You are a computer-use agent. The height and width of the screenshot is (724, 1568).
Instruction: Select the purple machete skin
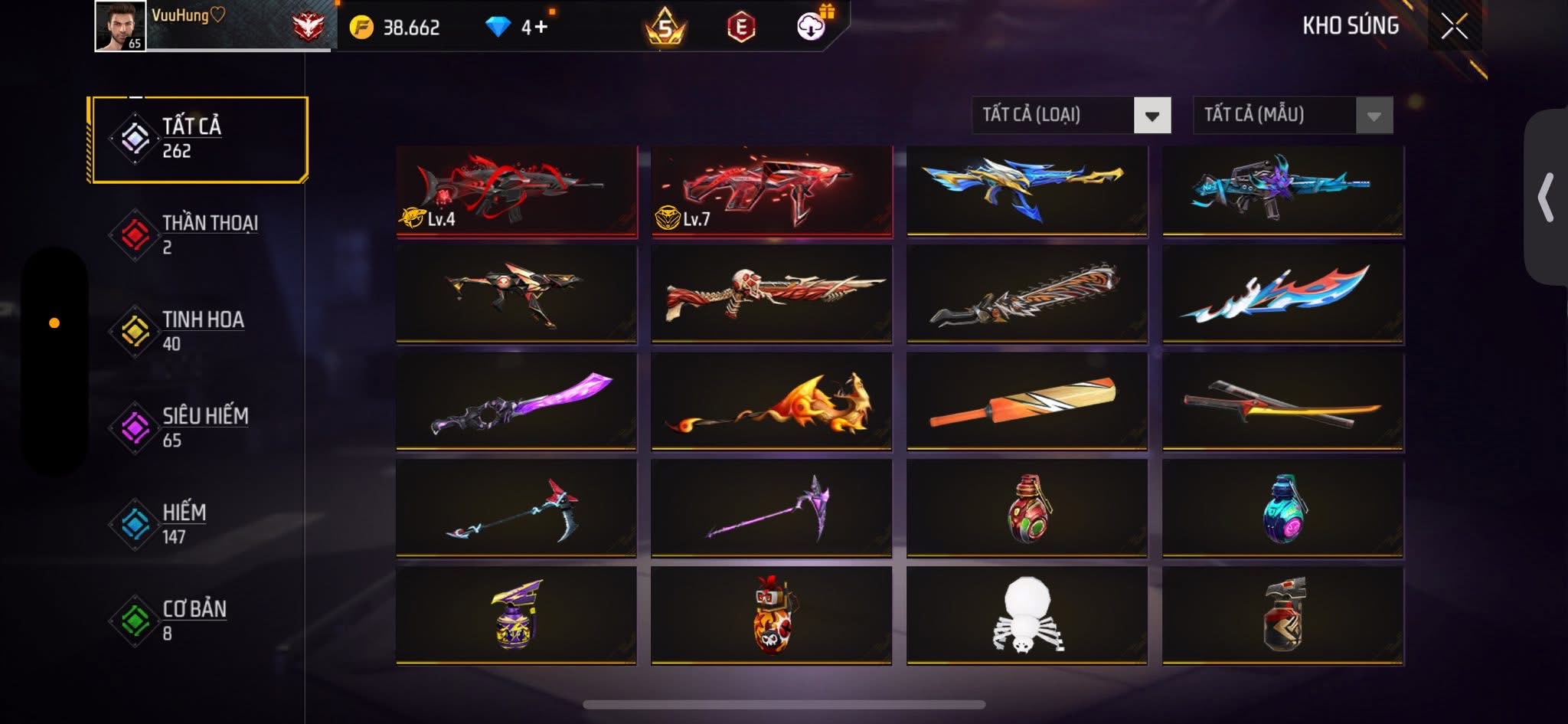point(516,401)
